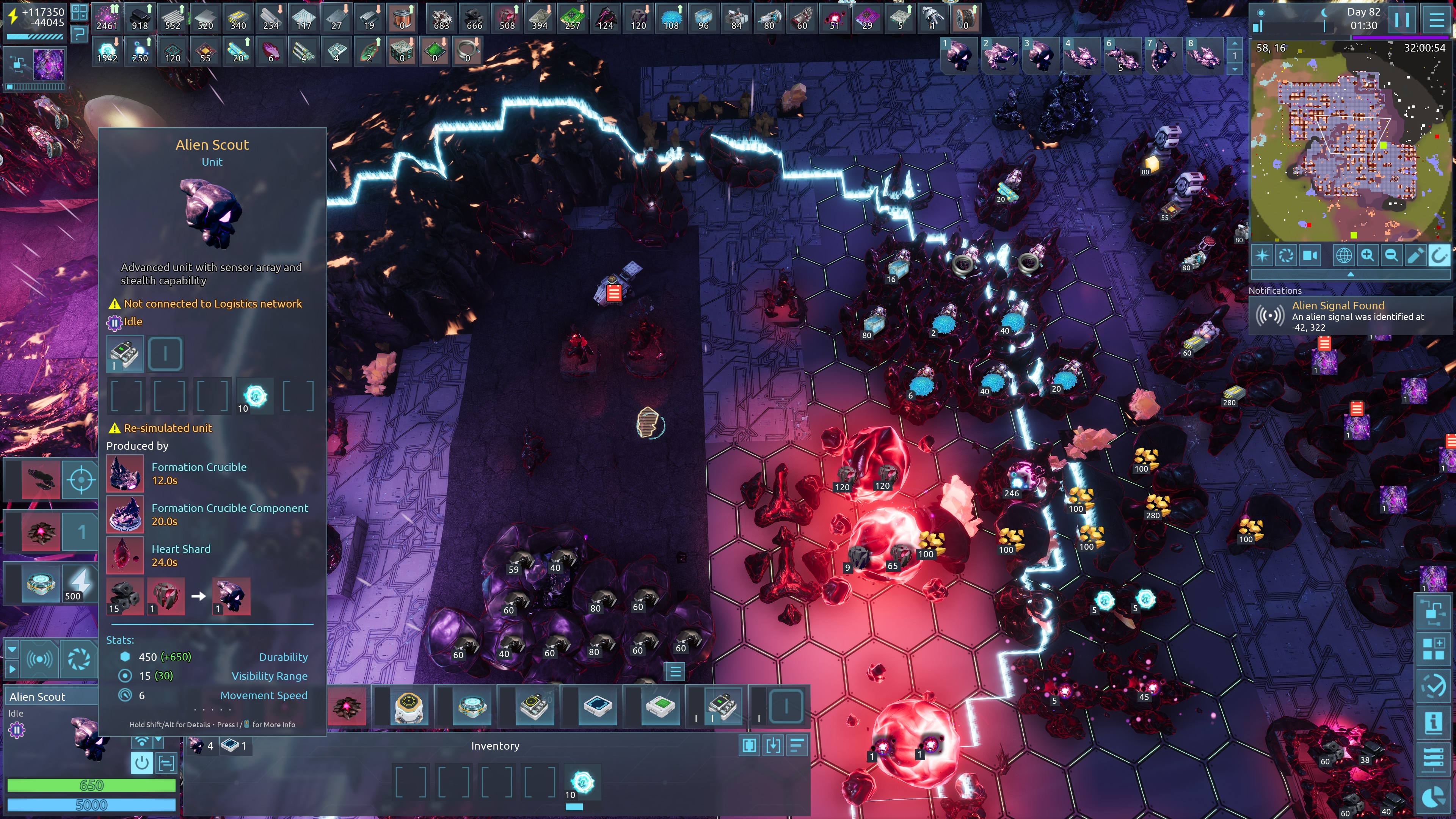This screenshot has height=819, width=1456.
Task: Select control group 1 unit
Action: (x=959, y=55)
